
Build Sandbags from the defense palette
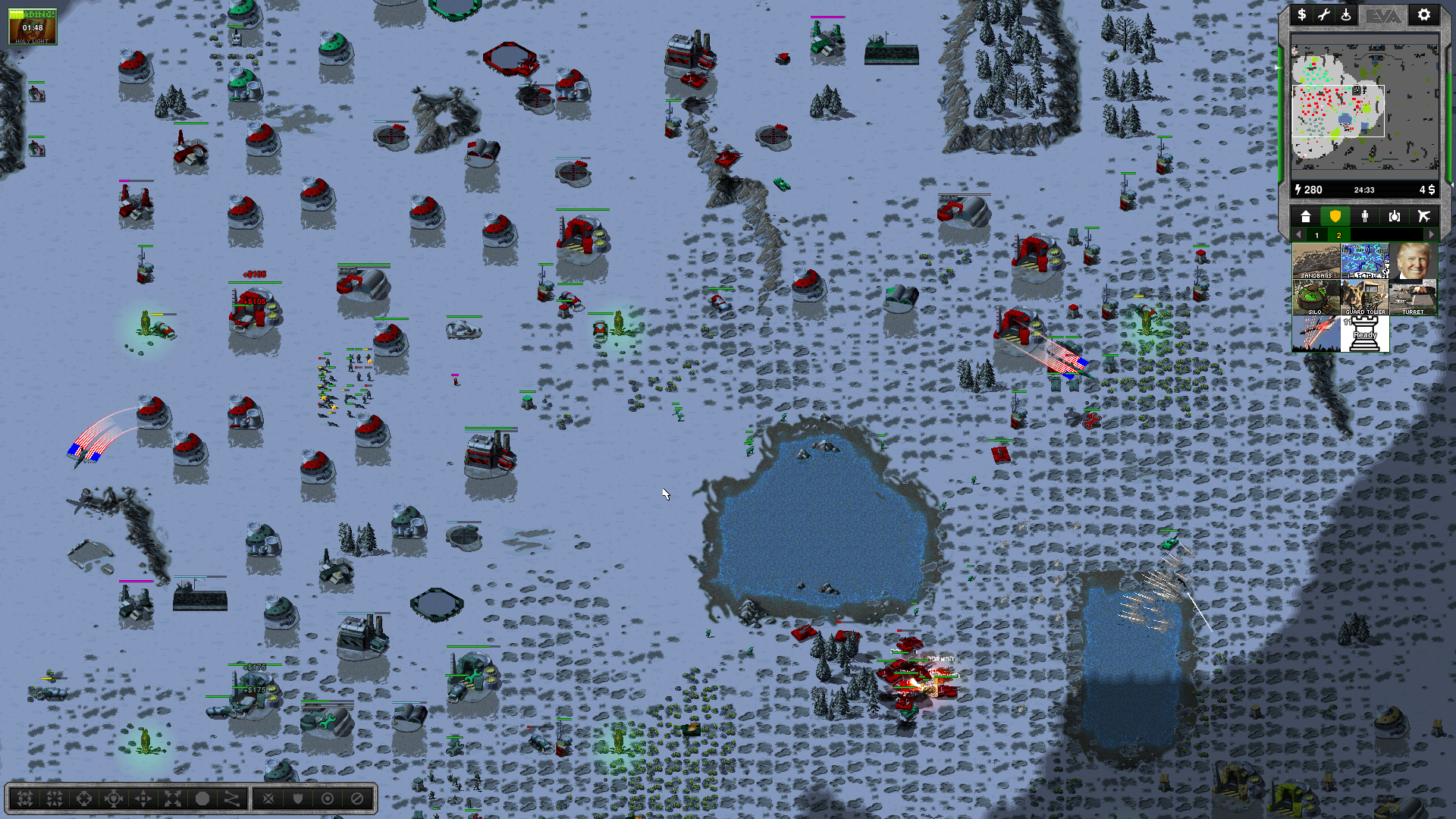pos(1316,261)
